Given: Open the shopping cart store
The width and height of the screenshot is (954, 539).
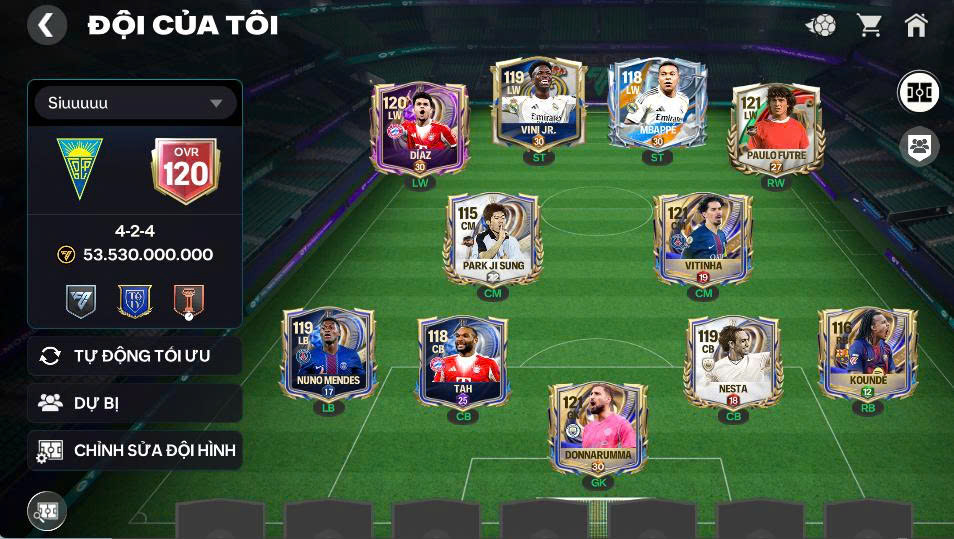Looking at the screenshot, I should 870,25.
